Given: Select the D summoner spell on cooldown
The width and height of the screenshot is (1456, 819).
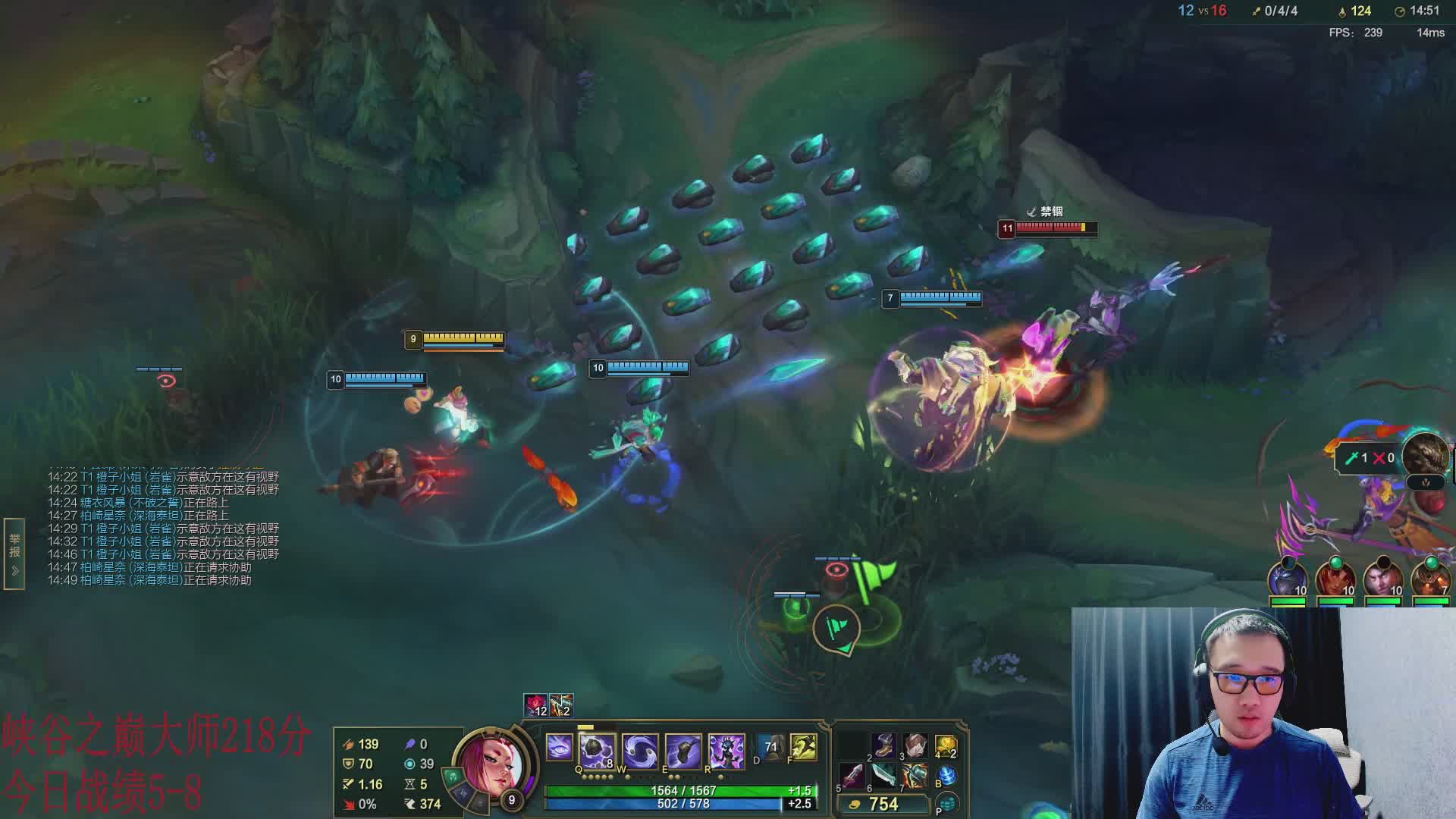Looking at the screenshot, I should click(x=770, y=747).
